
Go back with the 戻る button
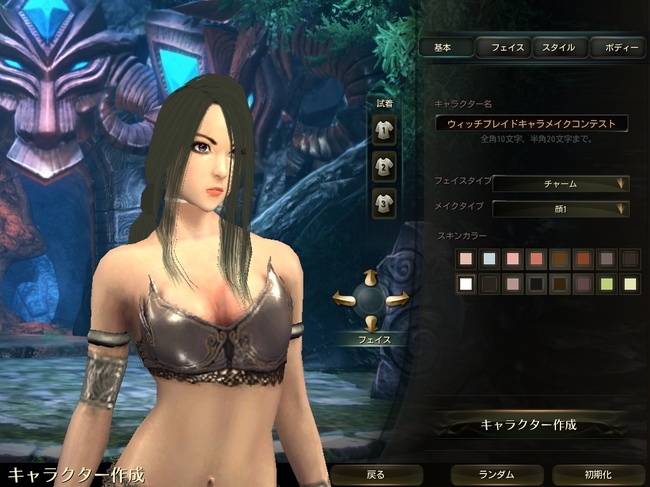tap(374, 474)
